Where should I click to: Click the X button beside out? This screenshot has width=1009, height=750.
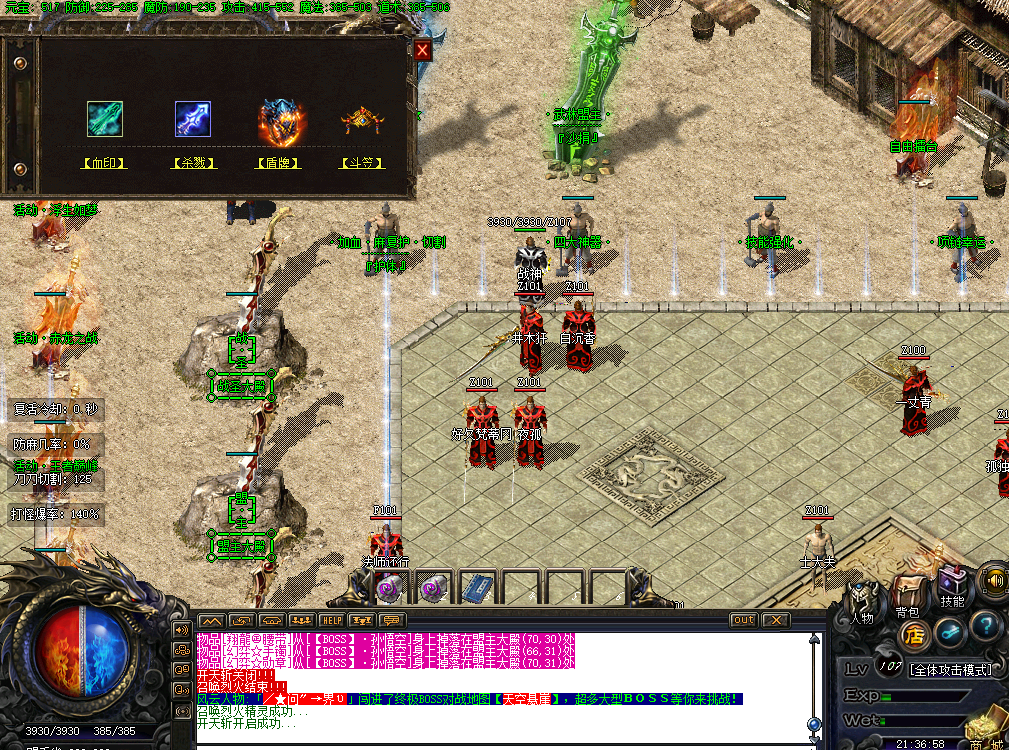tap(776, 620)
